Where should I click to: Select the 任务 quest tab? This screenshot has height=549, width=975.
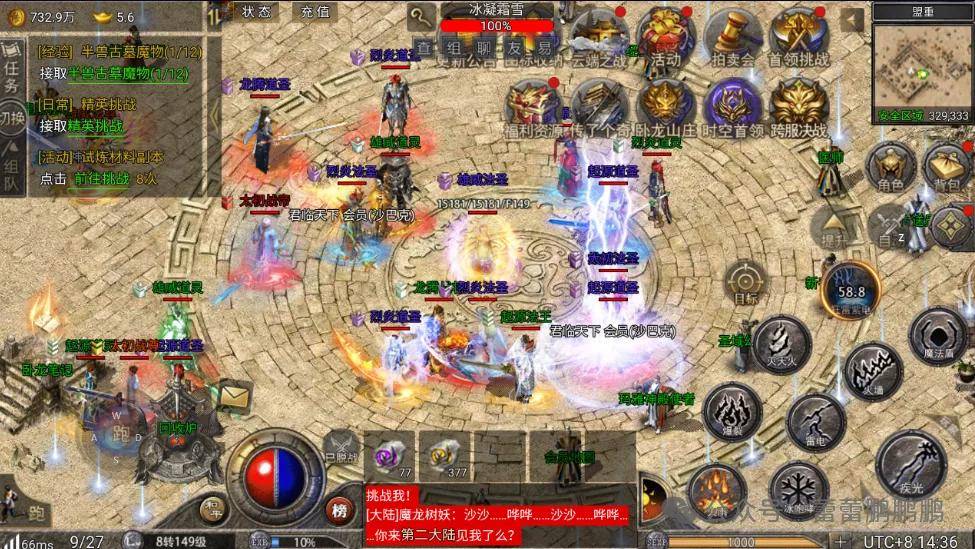pos(12,74)
